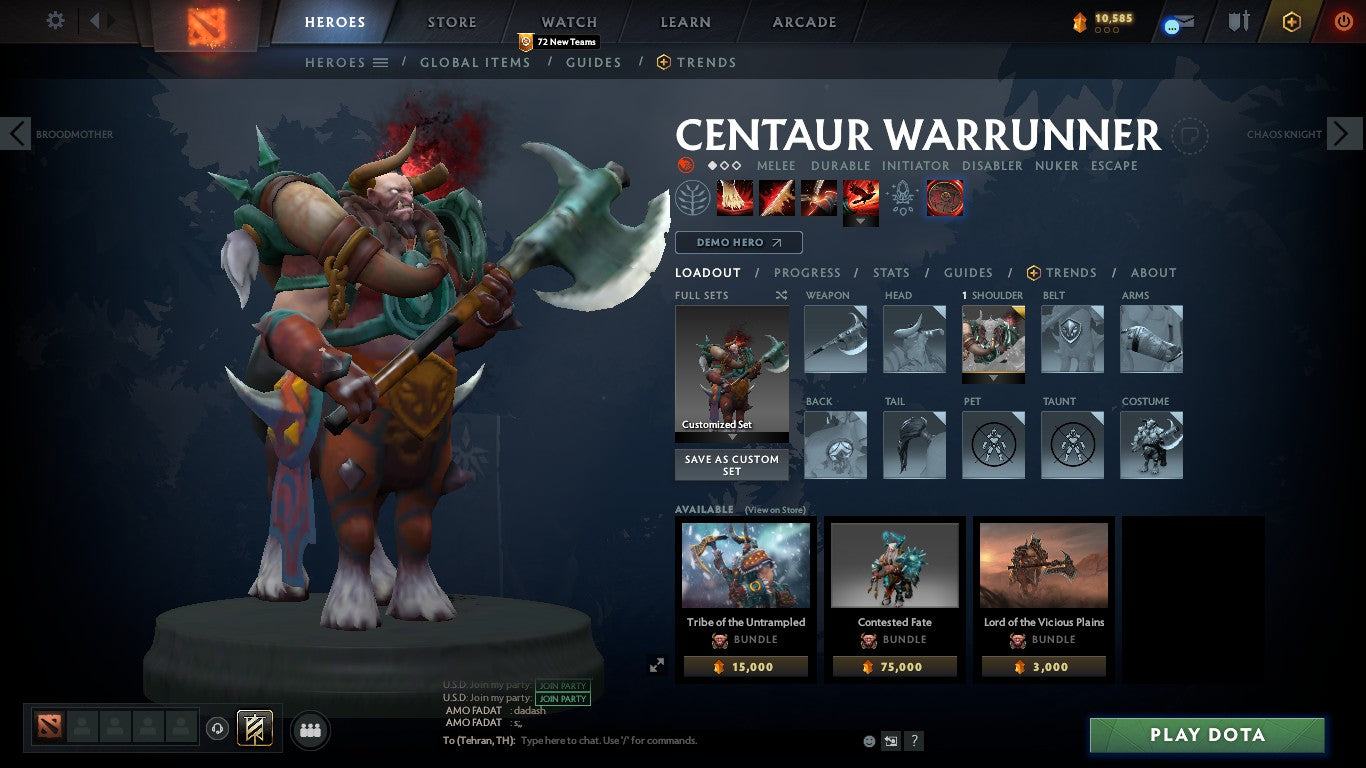This screenshot has height=768, width=1366.
Task: Open the Dota Plus hexagon icon
Action: [1291, 21]
